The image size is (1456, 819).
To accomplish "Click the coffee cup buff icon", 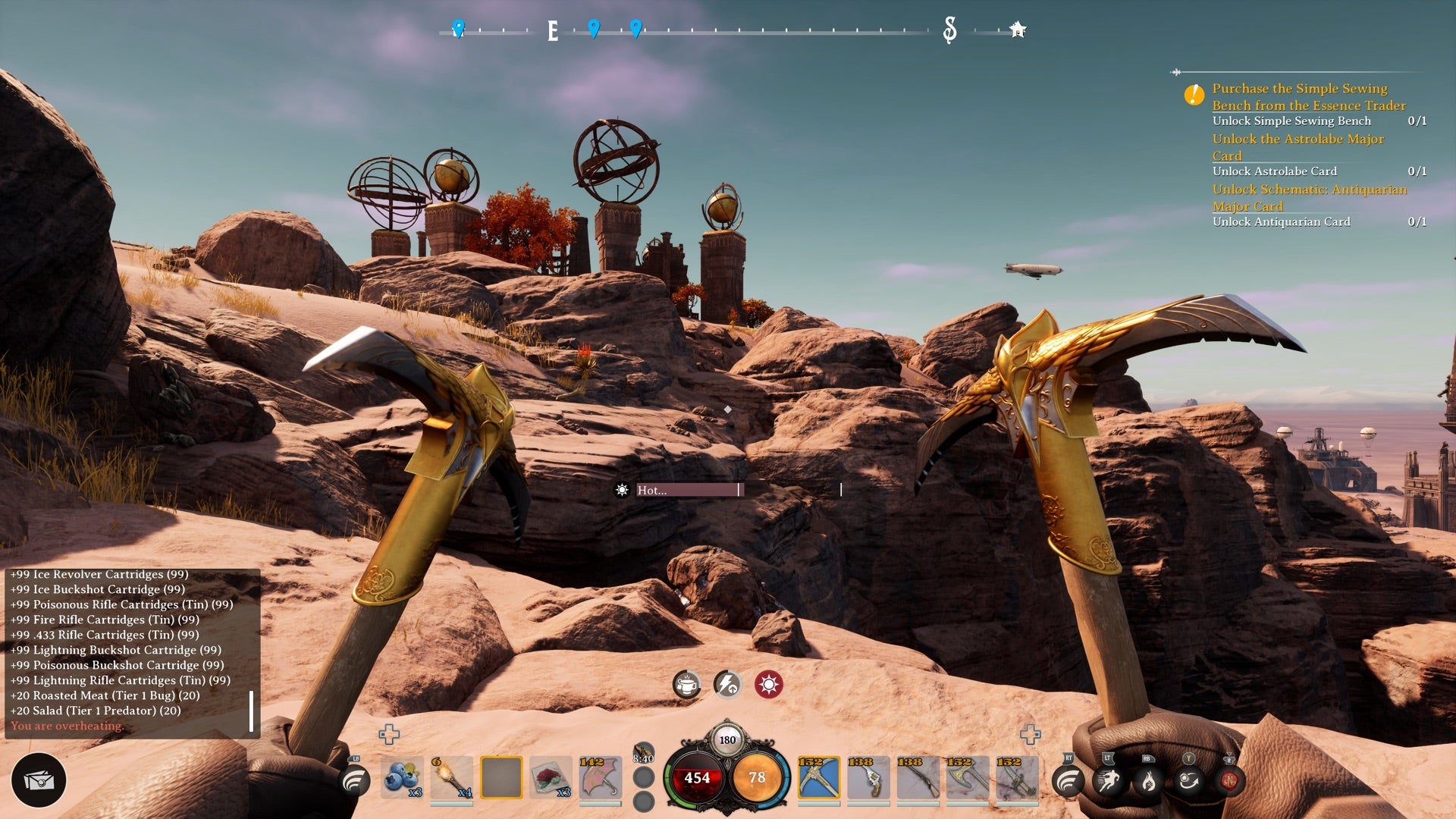I will tap(687, 685).
